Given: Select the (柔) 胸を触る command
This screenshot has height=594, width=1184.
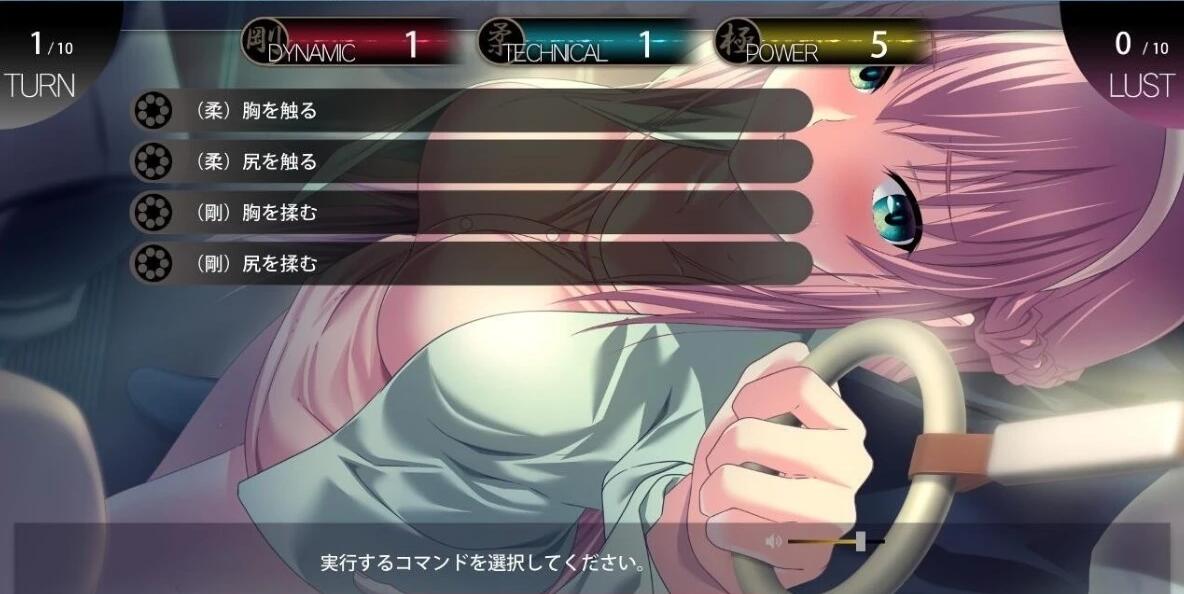Looking at the screenshot, I should tap(470, 110).
